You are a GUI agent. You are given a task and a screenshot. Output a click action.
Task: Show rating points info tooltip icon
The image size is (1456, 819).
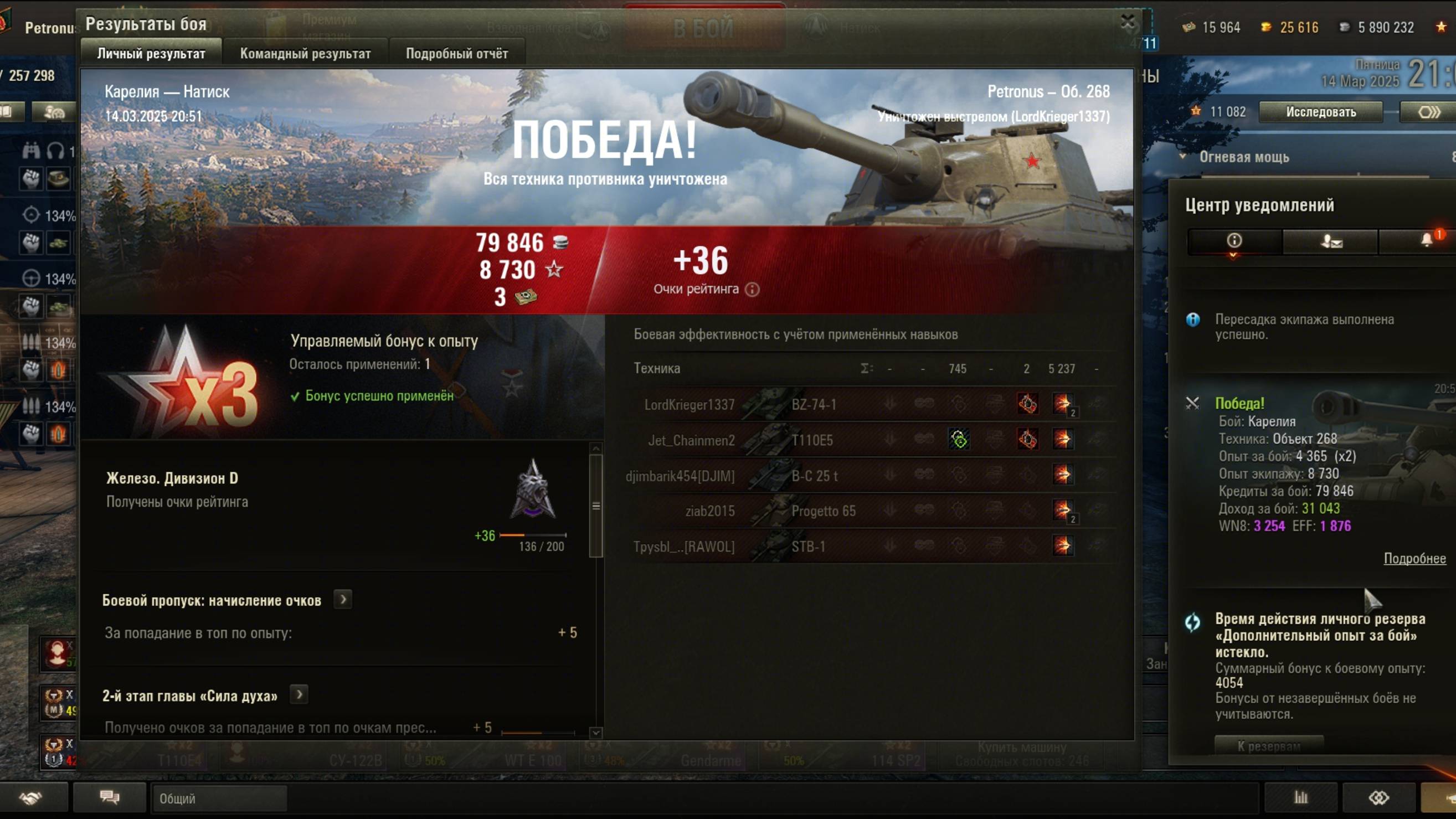coord(752,290)
